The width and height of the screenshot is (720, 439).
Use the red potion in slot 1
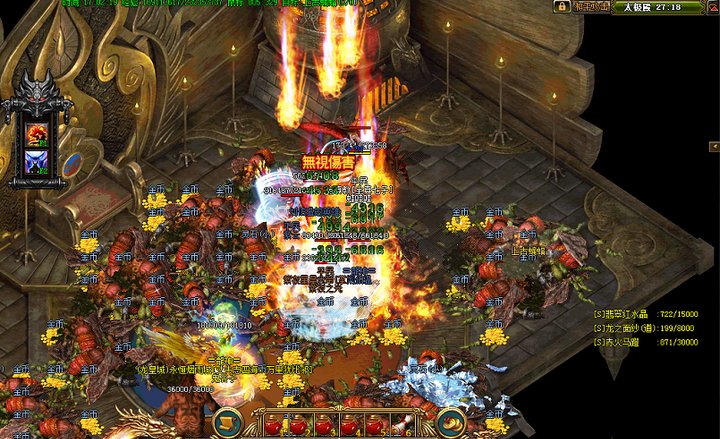pyautogui.click(x=272, y=426)
